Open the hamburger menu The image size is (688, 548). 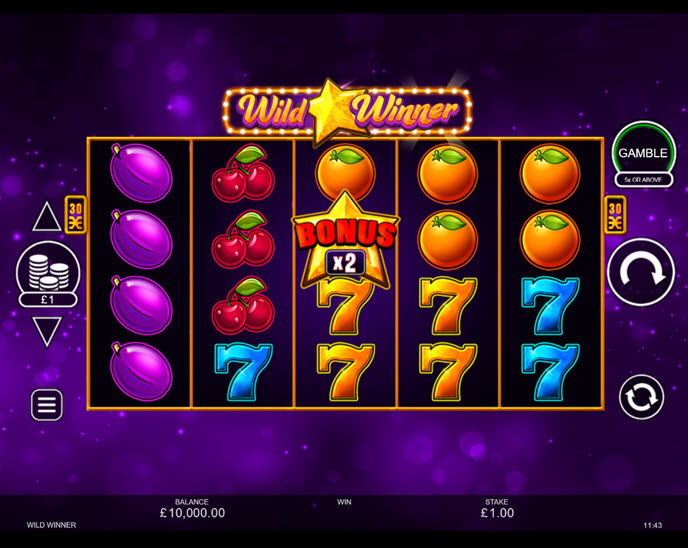(x=47, y=404)
